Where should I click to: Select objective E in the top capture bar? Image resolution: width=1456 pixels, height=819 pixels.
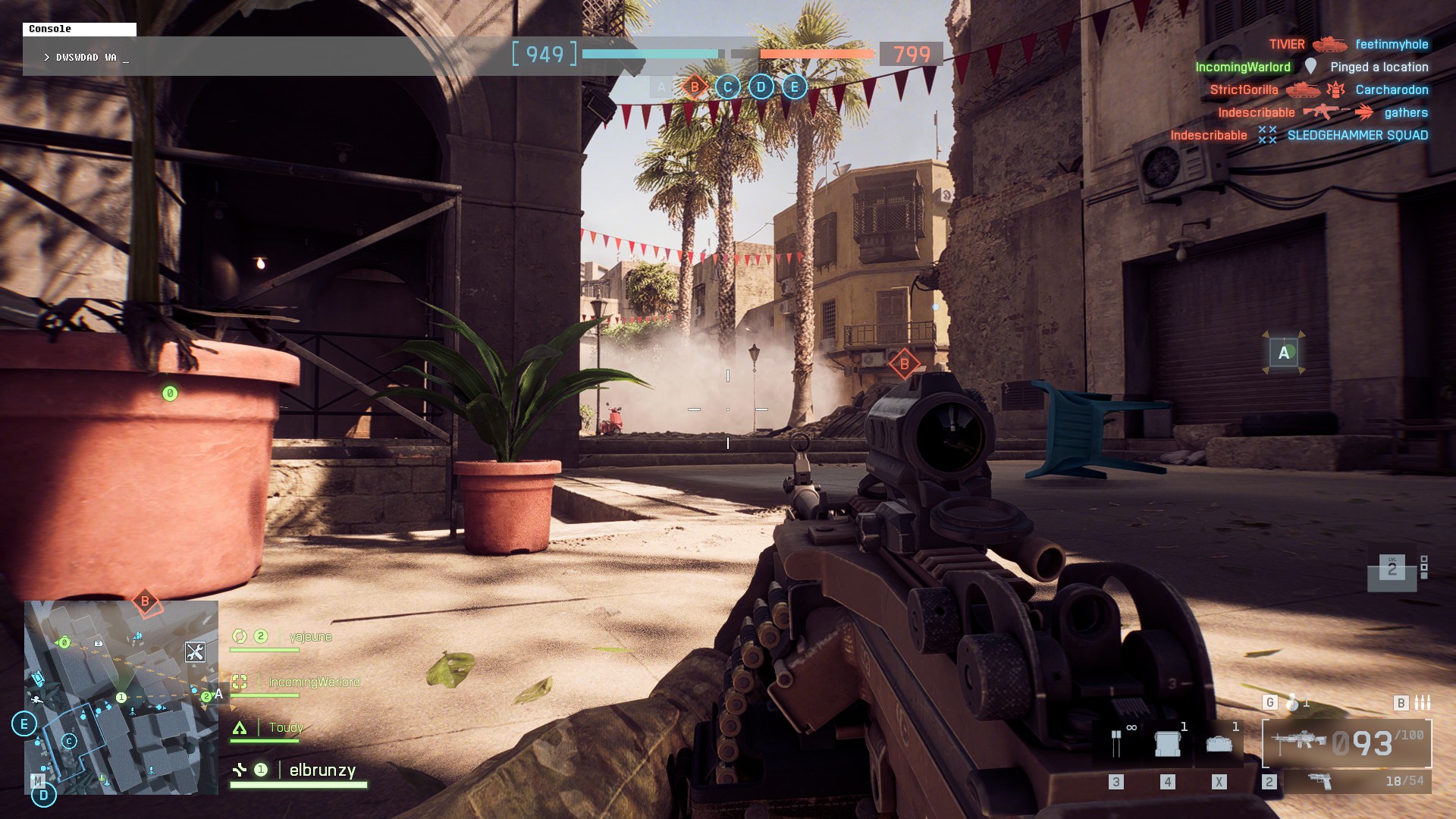coord(795,87)
